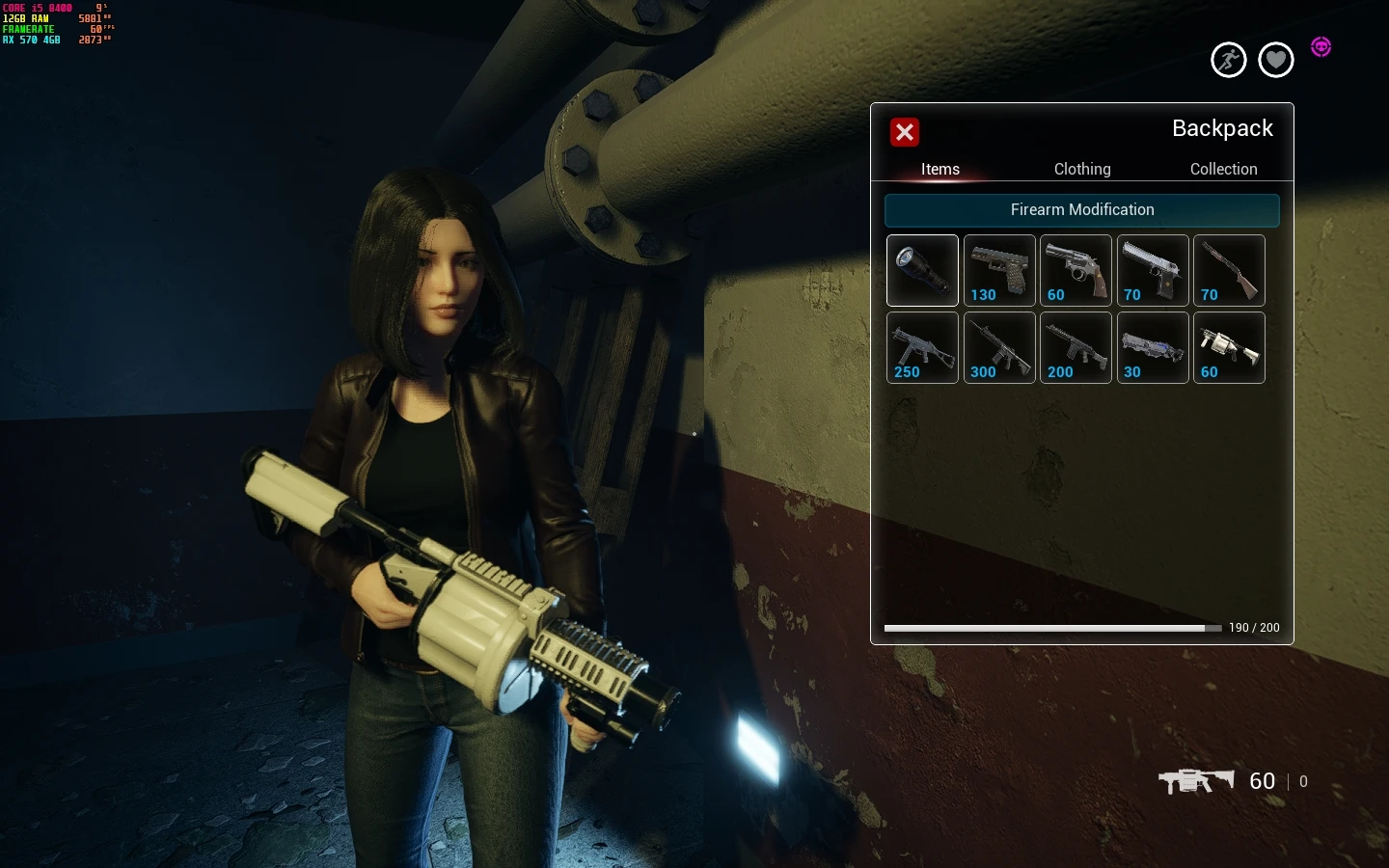This screenshot has height=868, width=1389.
Task: Select the silver Desert Eagle pistol
Action: pos(1153,270)
